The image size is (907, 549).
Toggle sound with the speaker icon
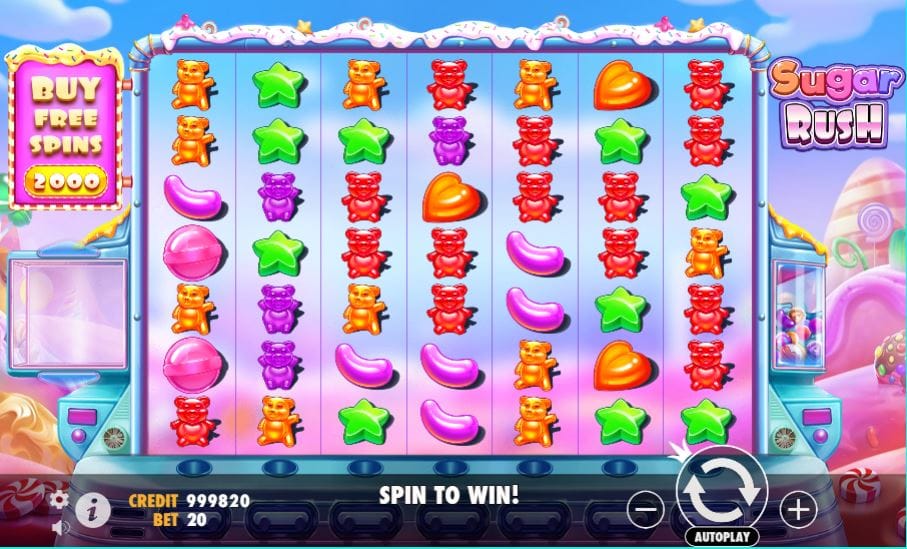(59, 526)
